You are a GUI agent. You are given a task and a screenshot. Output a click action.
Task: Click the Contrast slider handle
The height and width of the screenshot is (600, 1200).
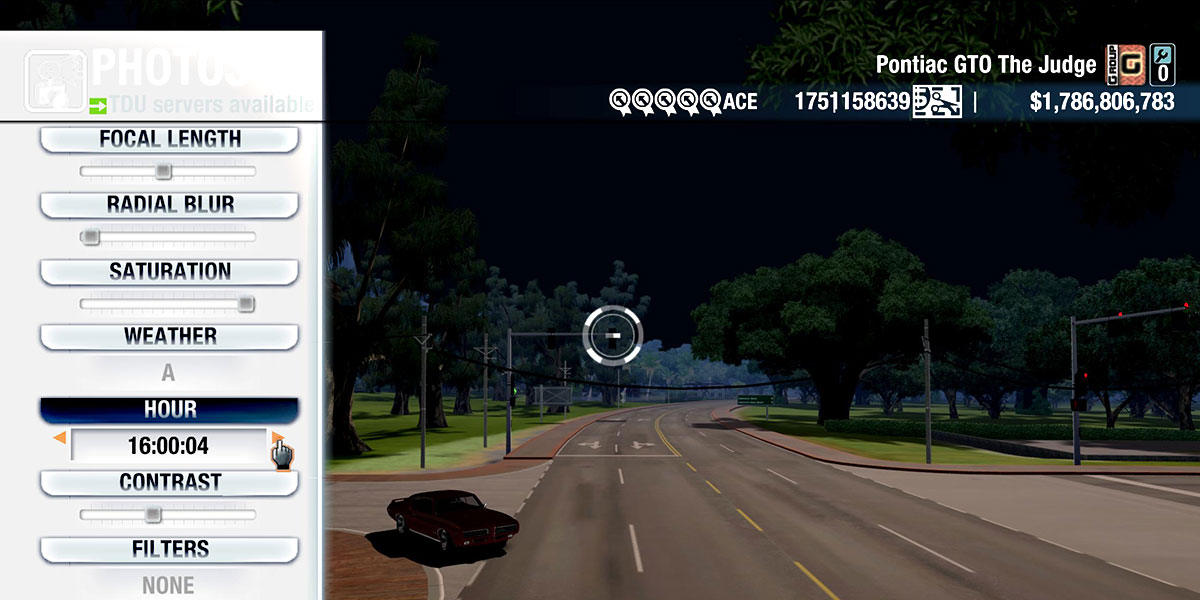click(x=153, y=515)
